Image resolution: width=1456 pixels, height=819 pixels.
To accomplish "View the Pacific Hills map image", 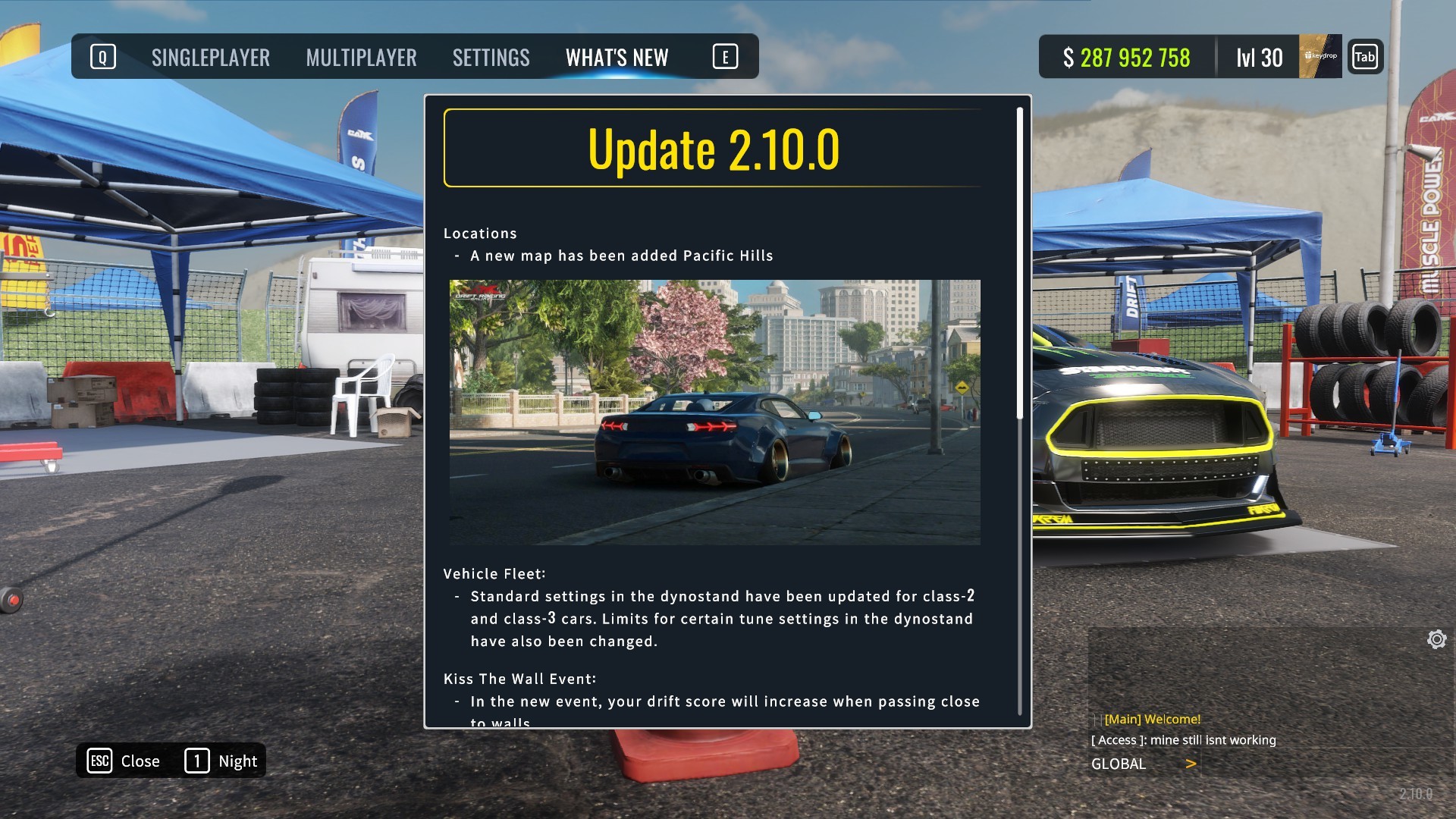I will [714, 412].
